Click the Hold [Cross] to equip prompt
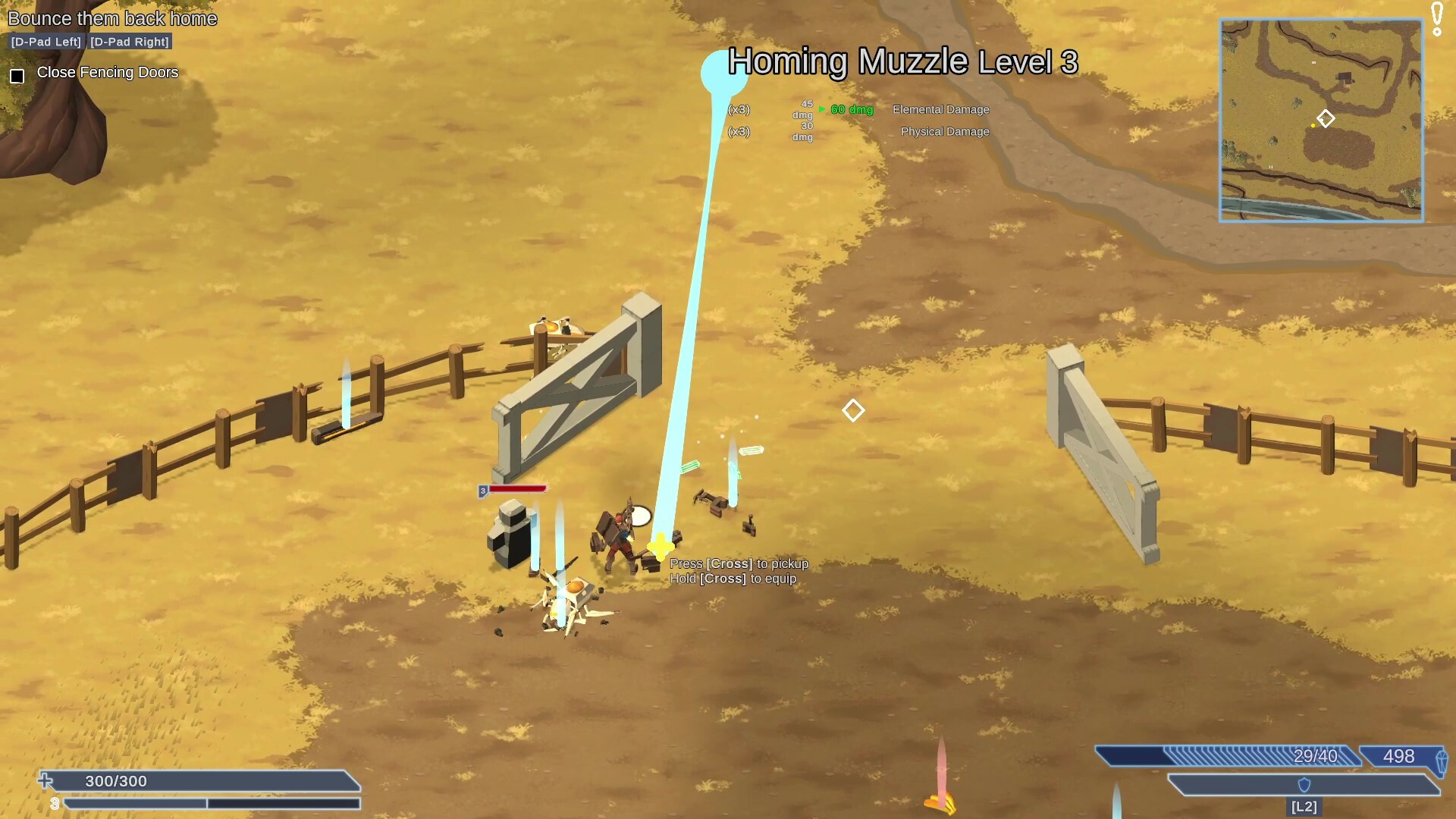 pos(733,578)
